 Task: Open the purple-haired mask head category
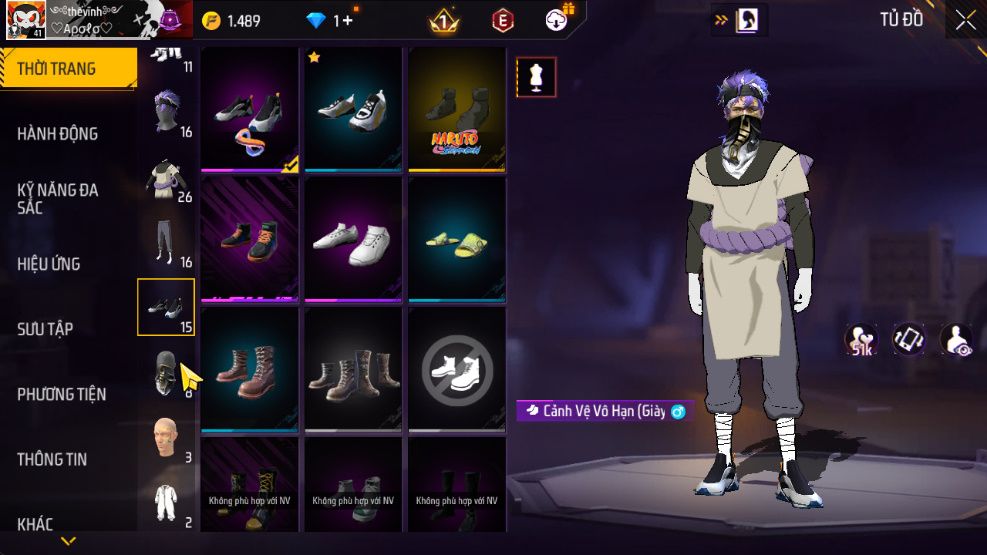[165, 111]
